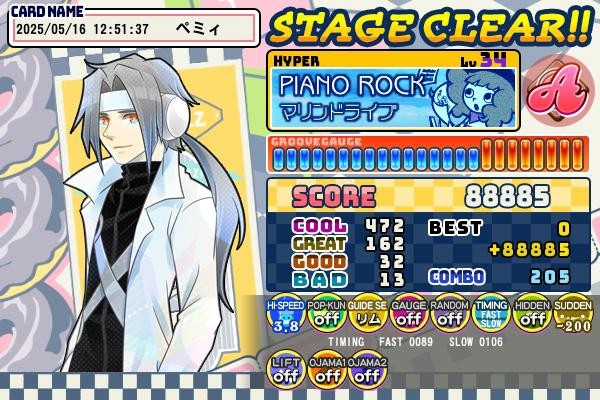
Task: Toggle the GAUGE option icon
Action: (408, 316)
